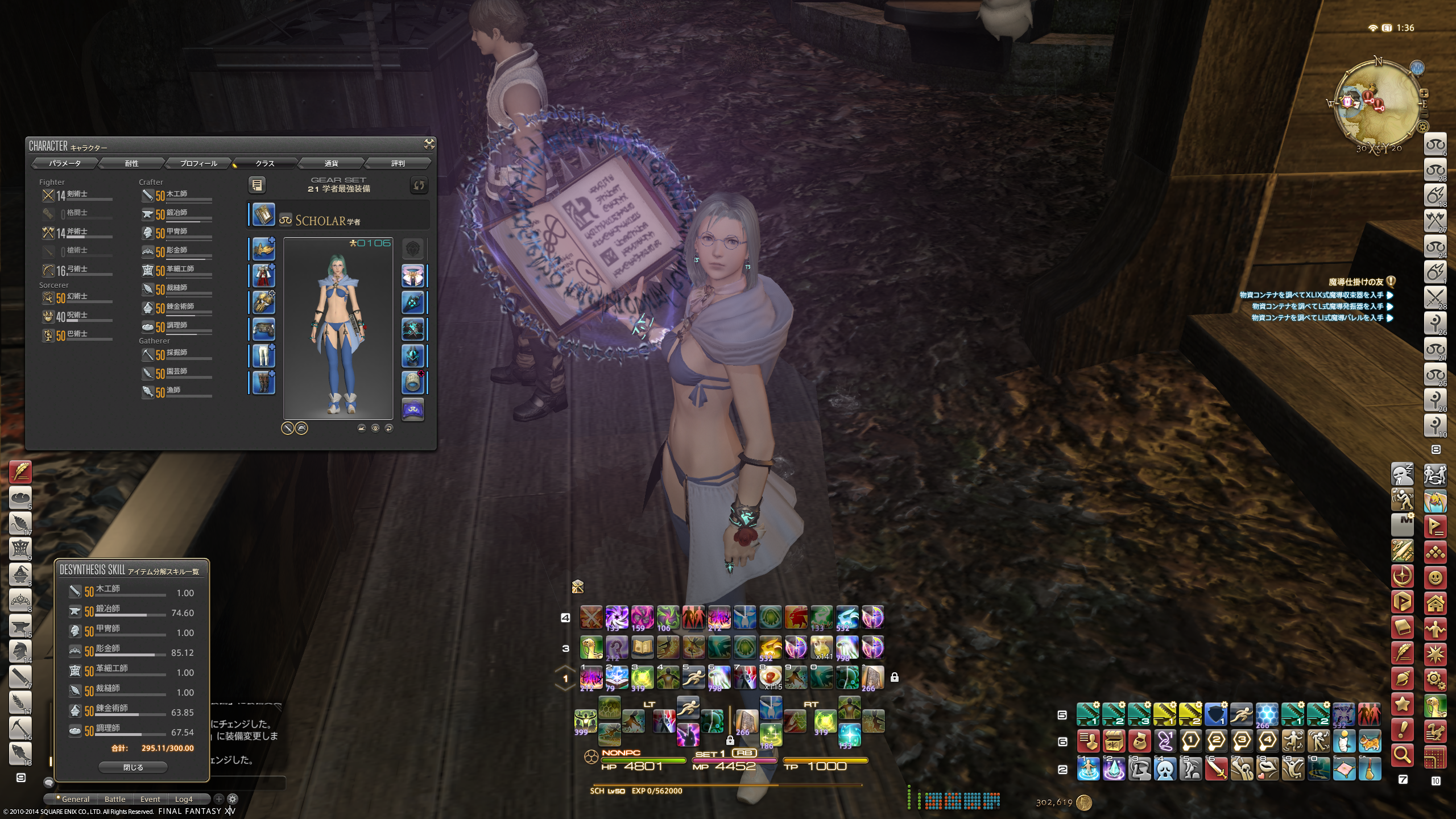Switch chat to the Battle tab
Image resolution: width=1456 pixels, height=819 pixels.
[x=115, y=799]
